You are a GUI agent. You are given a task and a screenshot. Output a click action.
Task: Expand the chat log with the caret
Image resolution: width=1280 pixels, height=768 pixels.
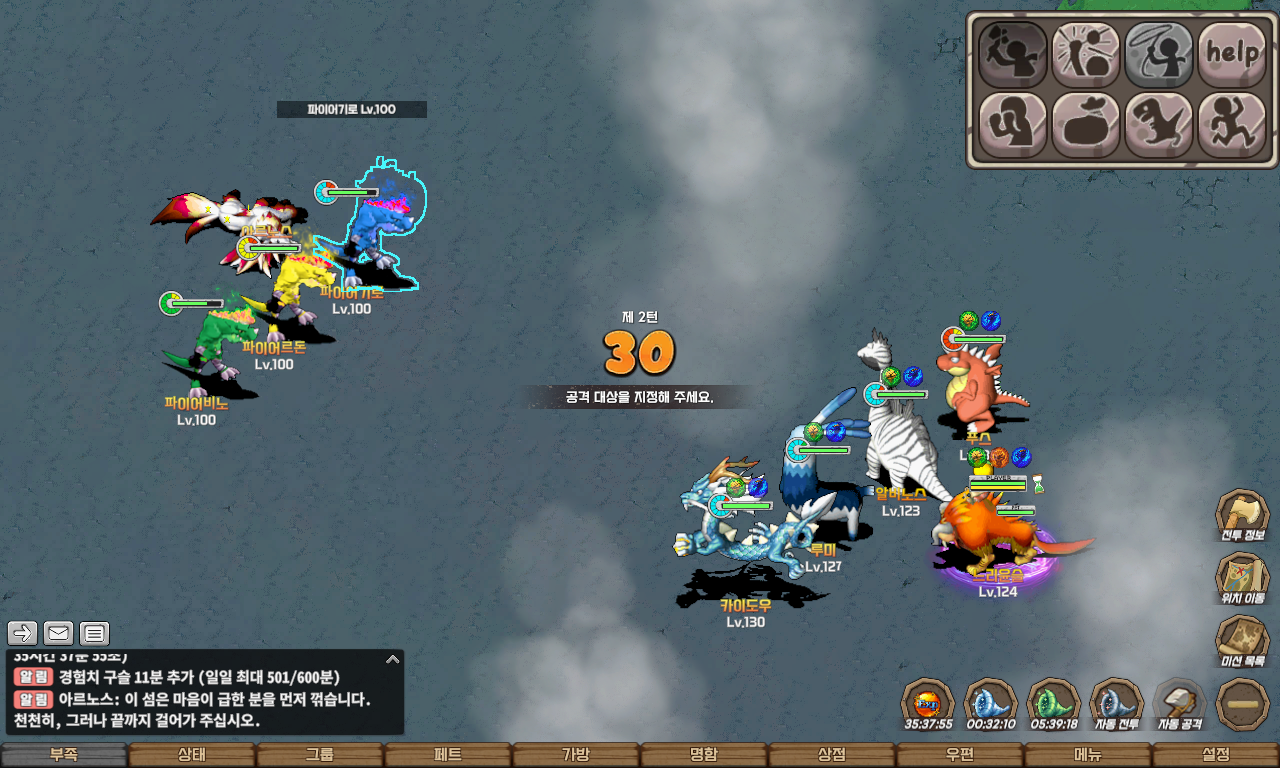click(393, 659)
